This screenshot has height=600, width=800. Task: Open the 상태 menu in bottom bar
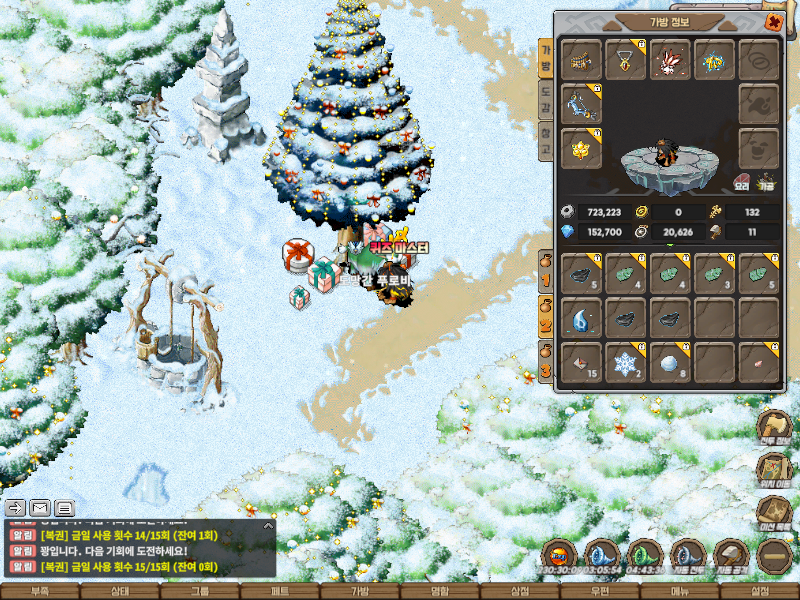click(120, 592)
